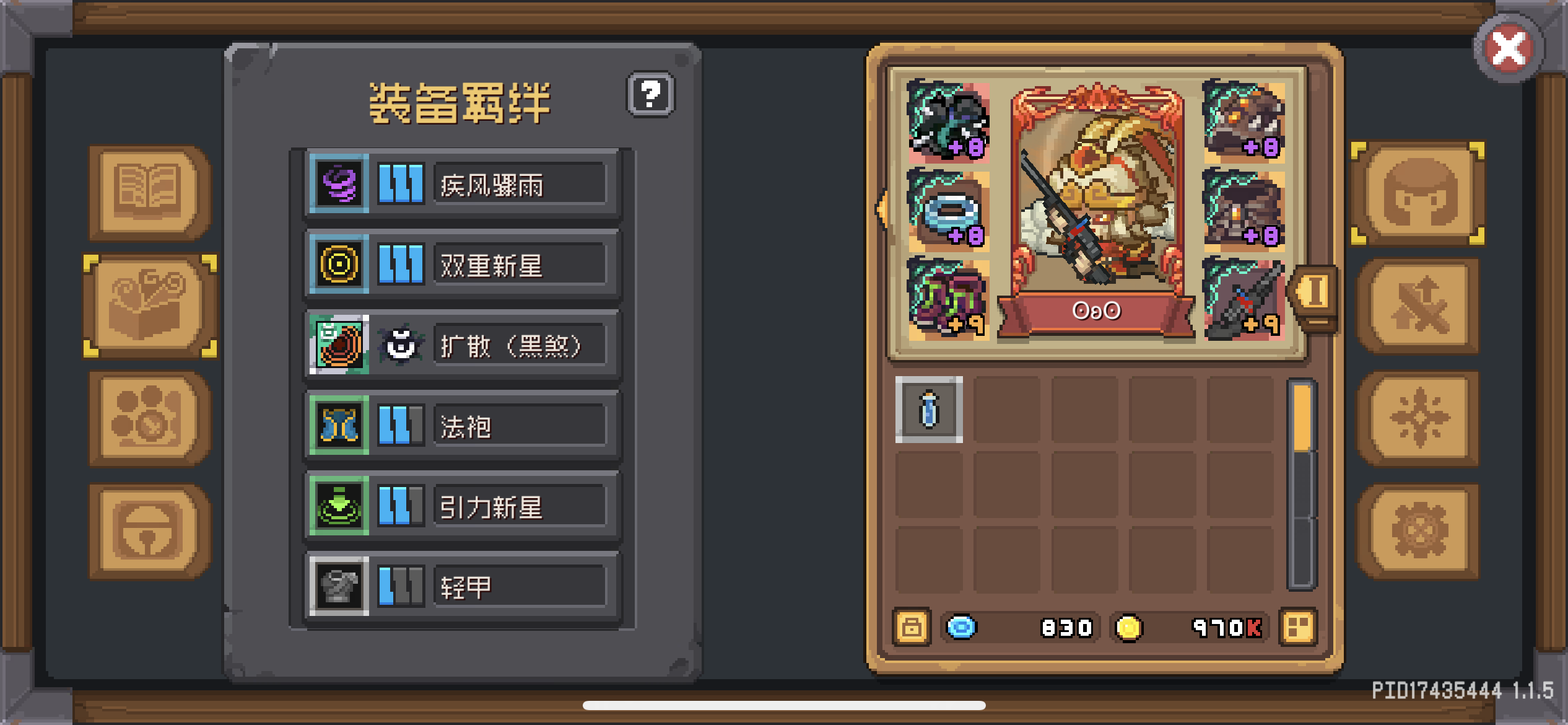
Task: Open the character profile panel on the right
Action: (1418, 192)
